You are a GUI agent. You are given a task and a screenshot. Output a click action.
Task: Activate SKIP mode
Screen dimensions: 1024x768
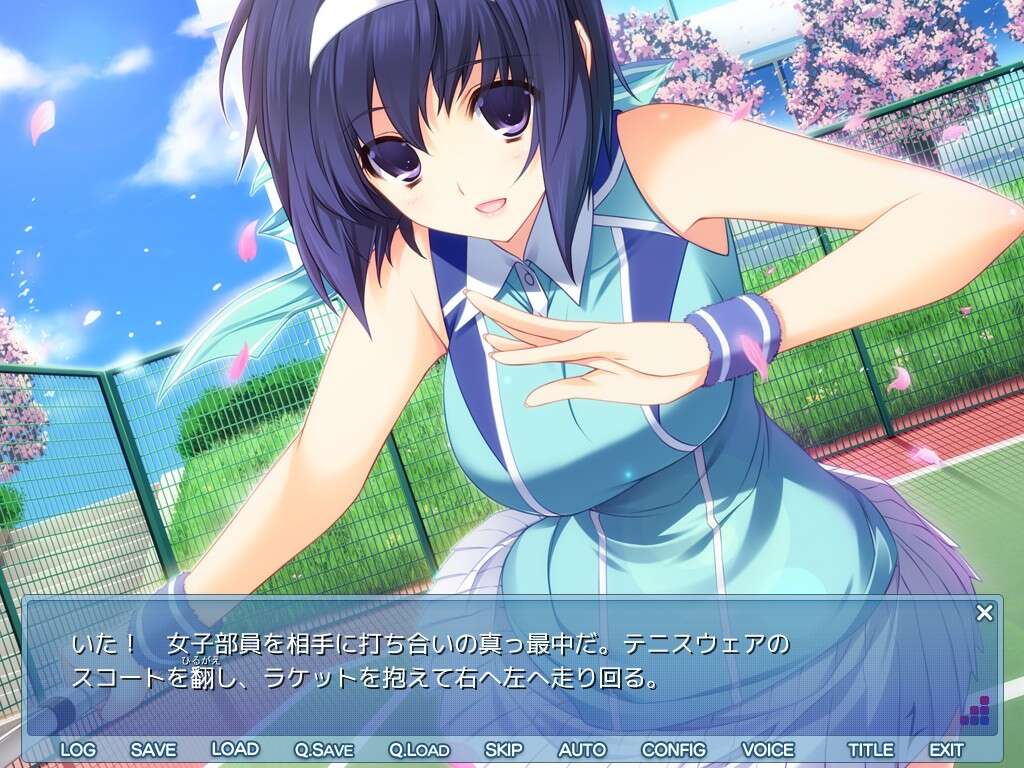pos(504,749)
